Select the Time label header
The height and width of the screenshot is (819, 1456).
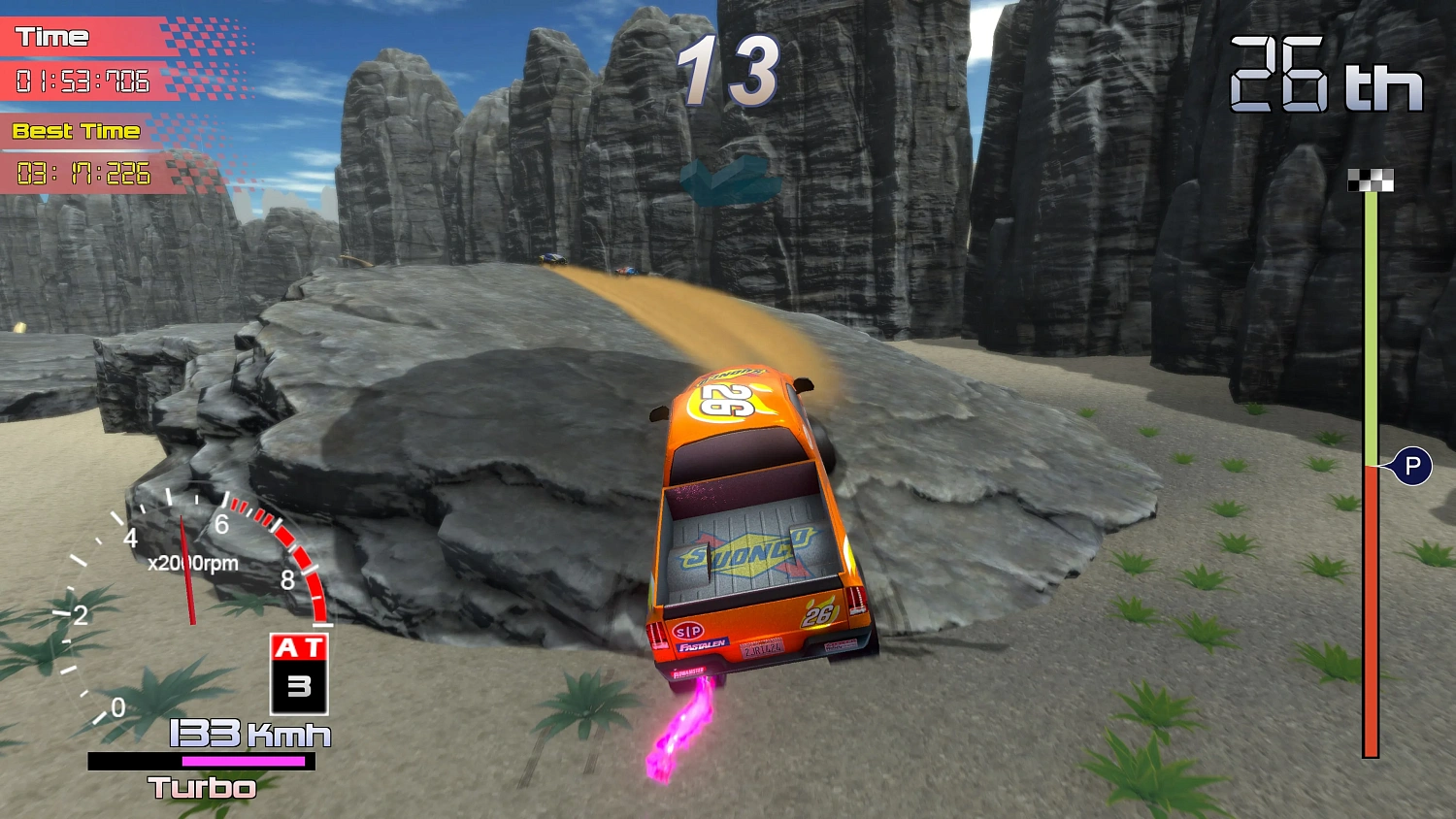tap(53, 37)
